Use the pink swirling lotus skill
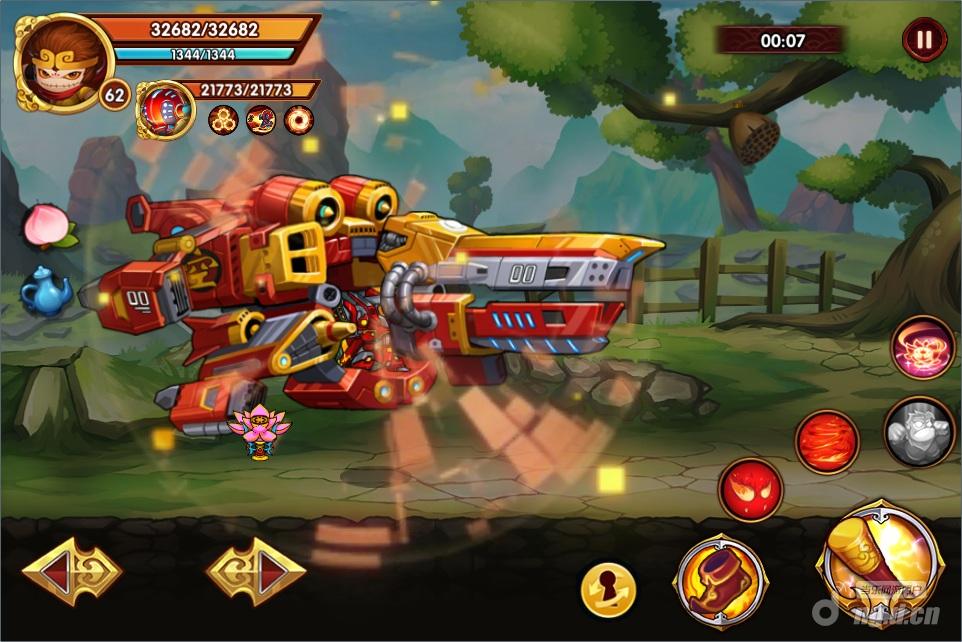The width and height of the screenshot is (962, 642). 923,348
